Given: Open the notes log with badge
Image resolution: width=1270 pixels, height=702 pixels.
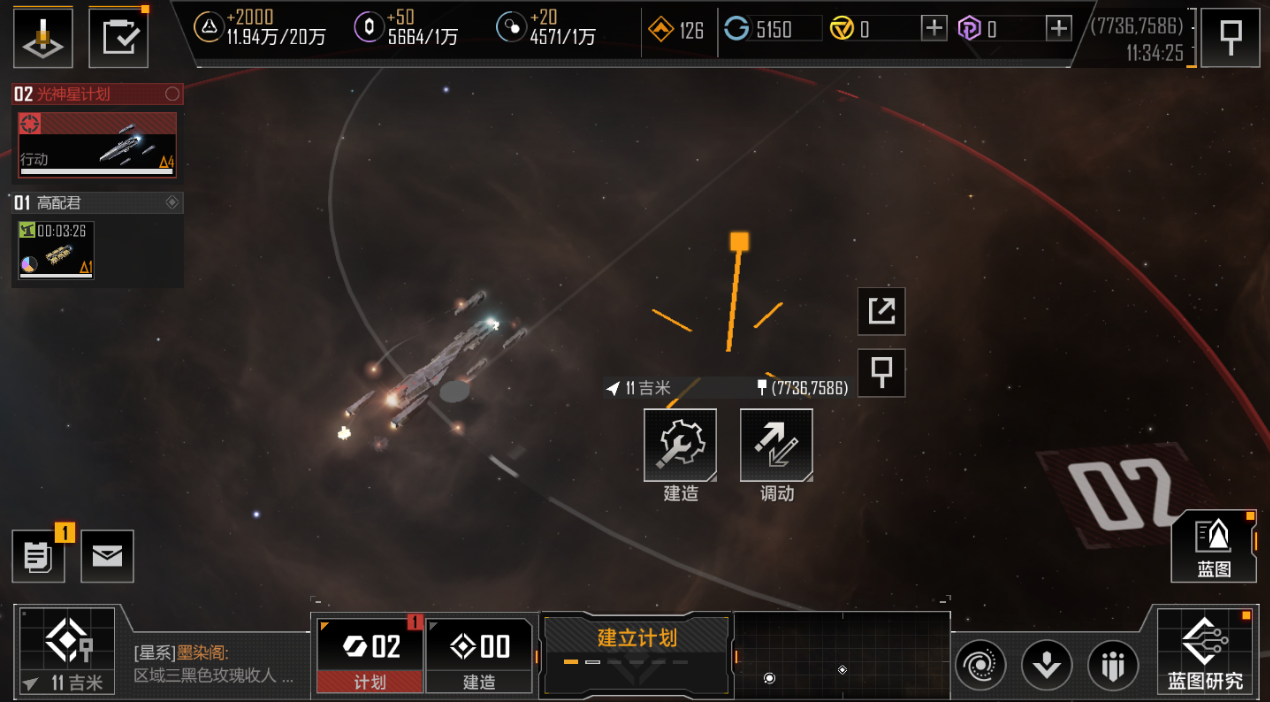Looking at the screenshot, I should pos(38,557).
